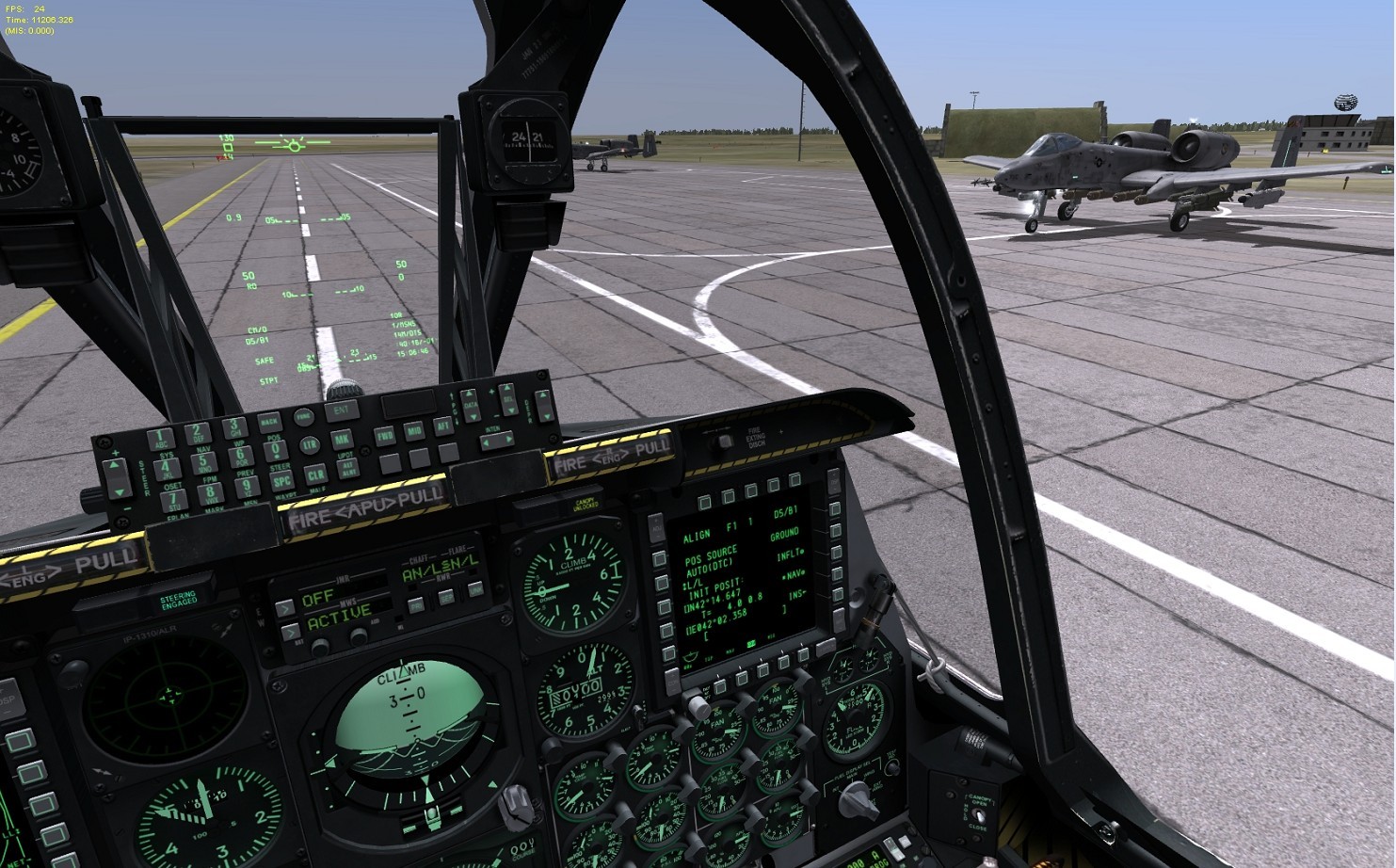Image resolution: width=1396 pixels, height=868 pixels.
Task: Turn the fuel display selector knob
Action: (x=855, y=801)
